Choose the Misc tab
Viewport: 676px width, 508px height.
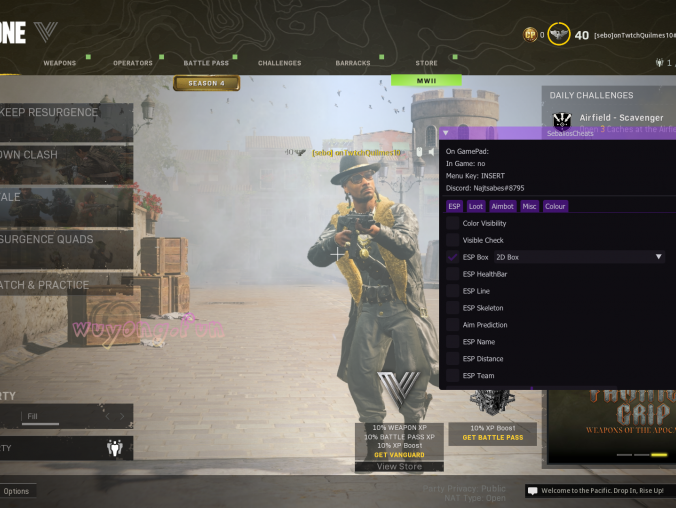click(529, 206)
